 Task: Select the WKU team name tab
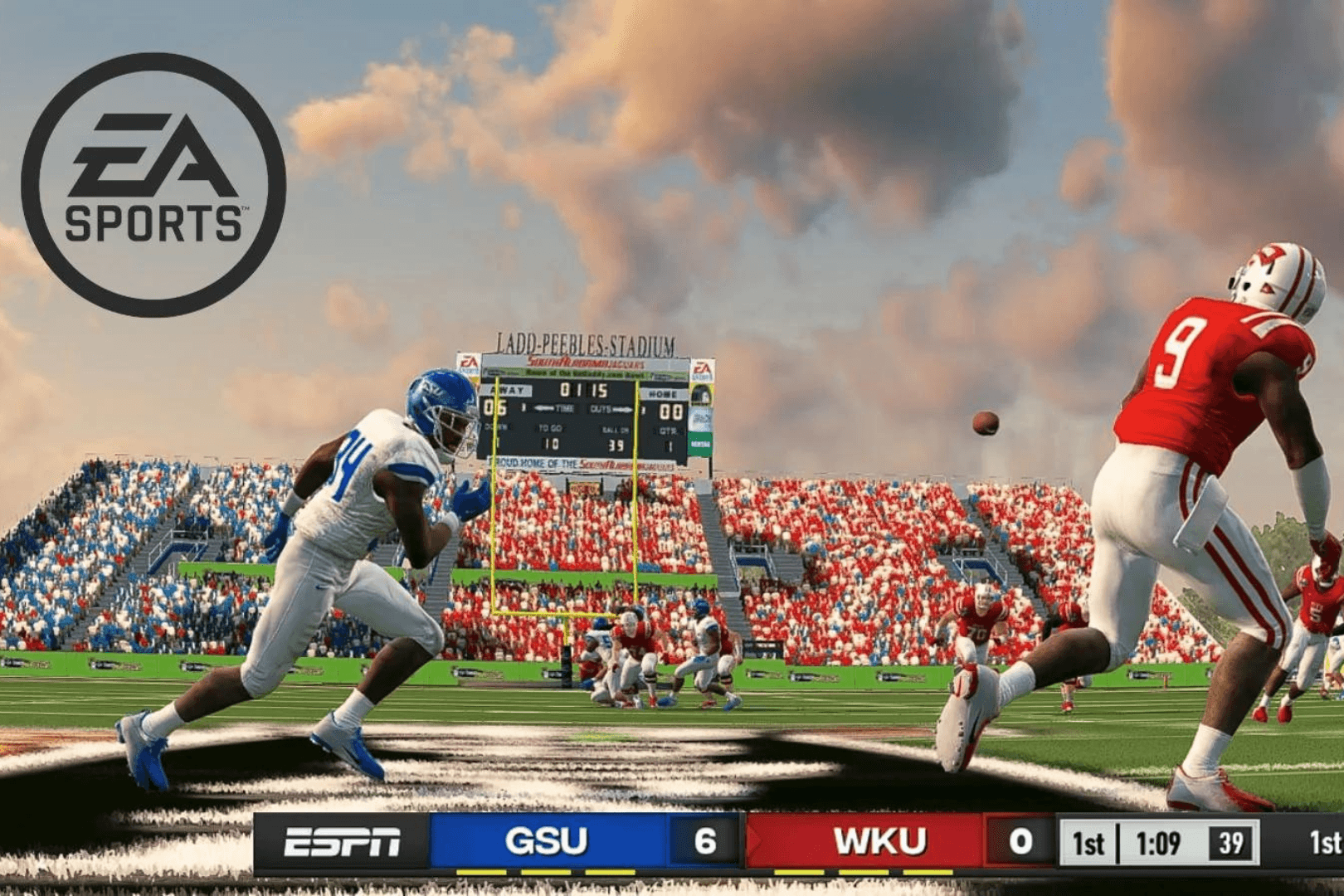tap(881, 840)
